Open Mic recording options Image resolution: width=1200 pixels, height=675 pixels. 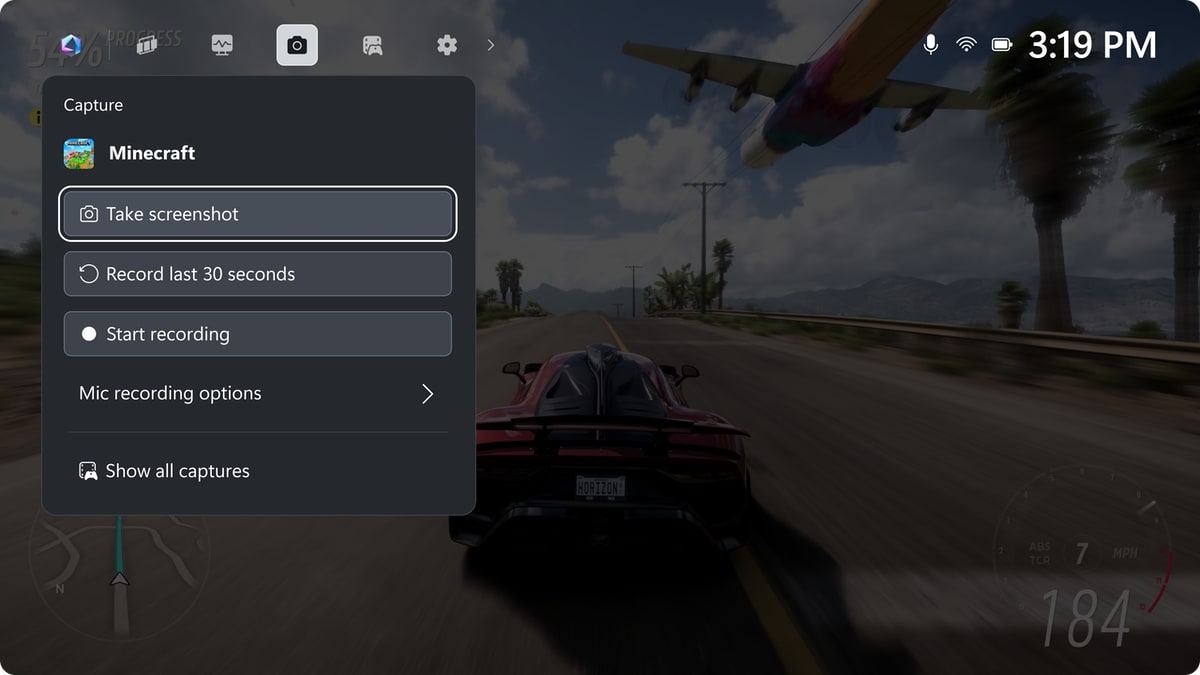click(x=258, y=394)
